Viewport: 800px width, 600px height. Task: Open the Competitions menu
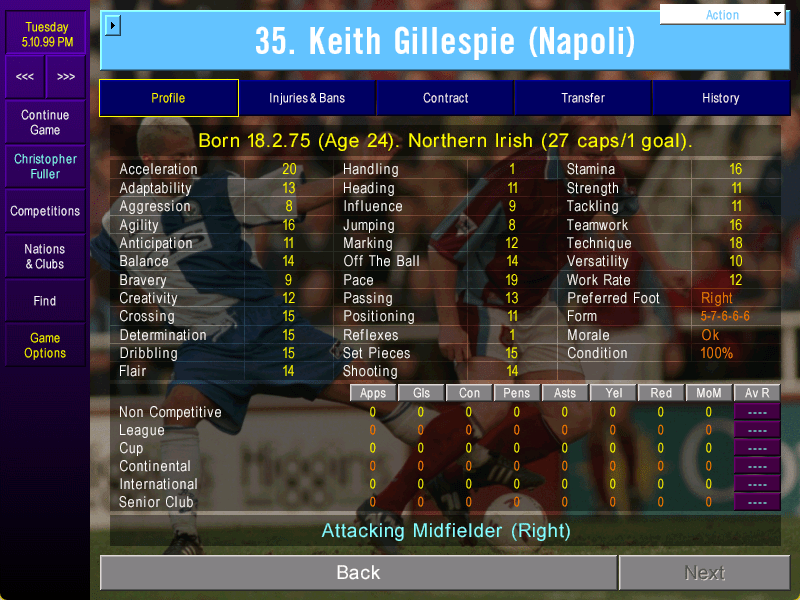click(45, 211)
